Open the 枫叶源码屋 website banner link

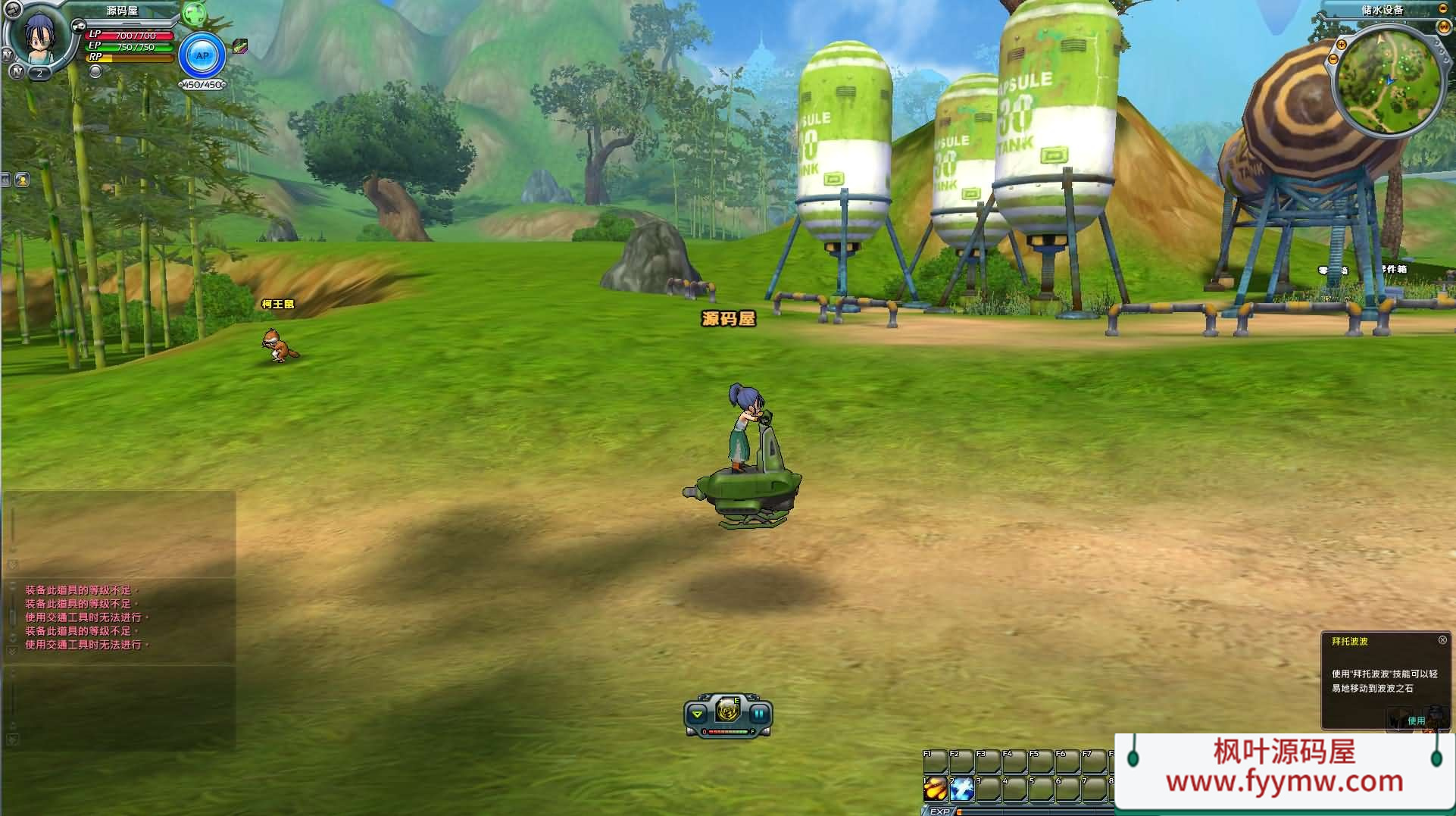1284,767
